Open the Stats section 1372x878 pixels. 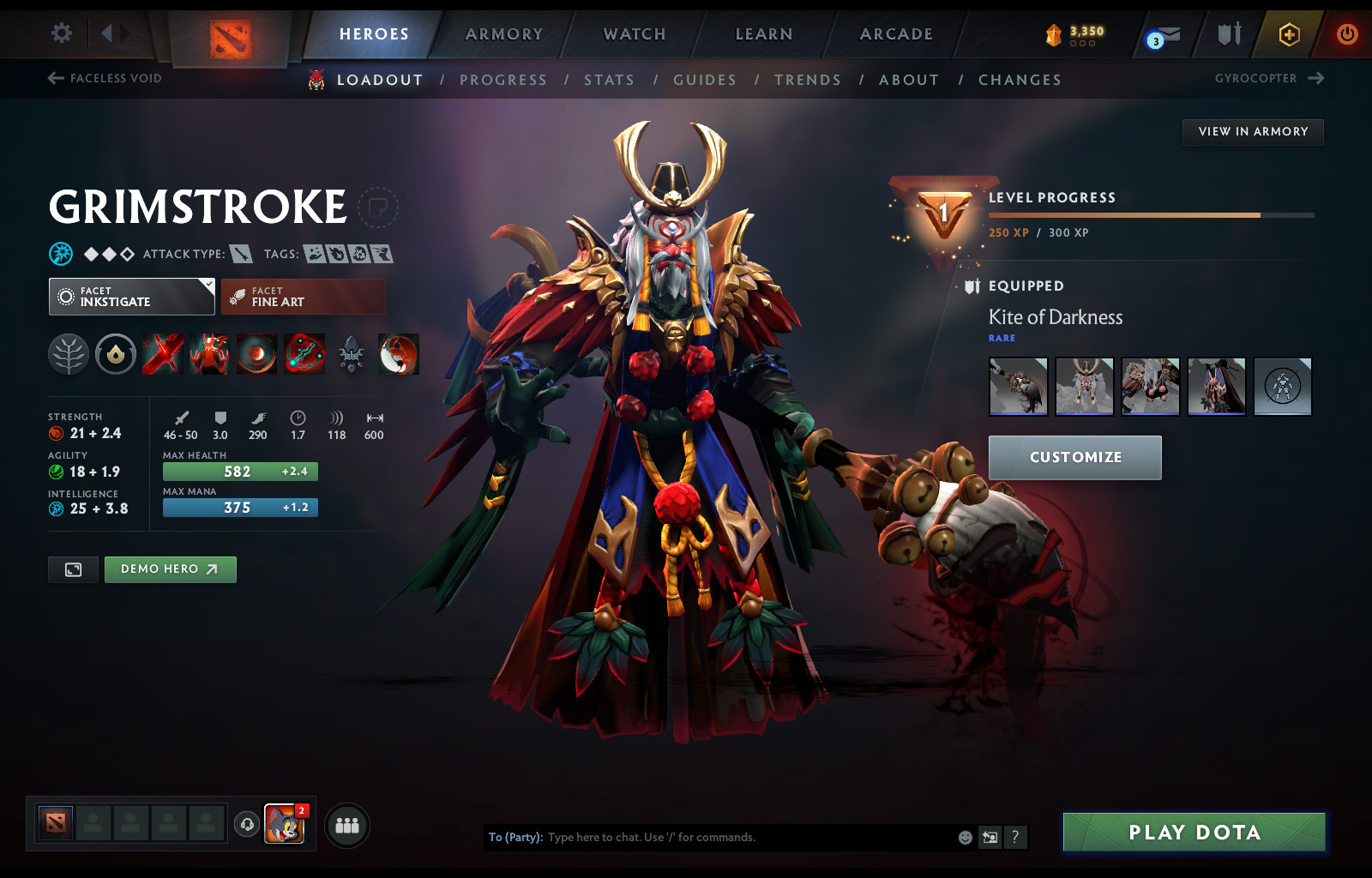pos(609,79)
